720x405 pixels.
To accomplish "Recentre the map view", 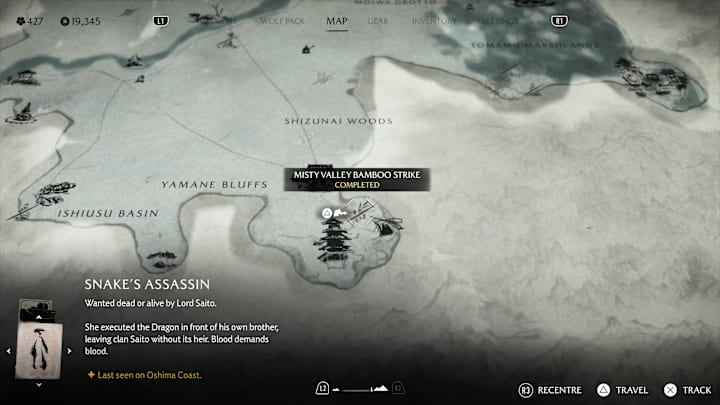I will coord(548,389).
